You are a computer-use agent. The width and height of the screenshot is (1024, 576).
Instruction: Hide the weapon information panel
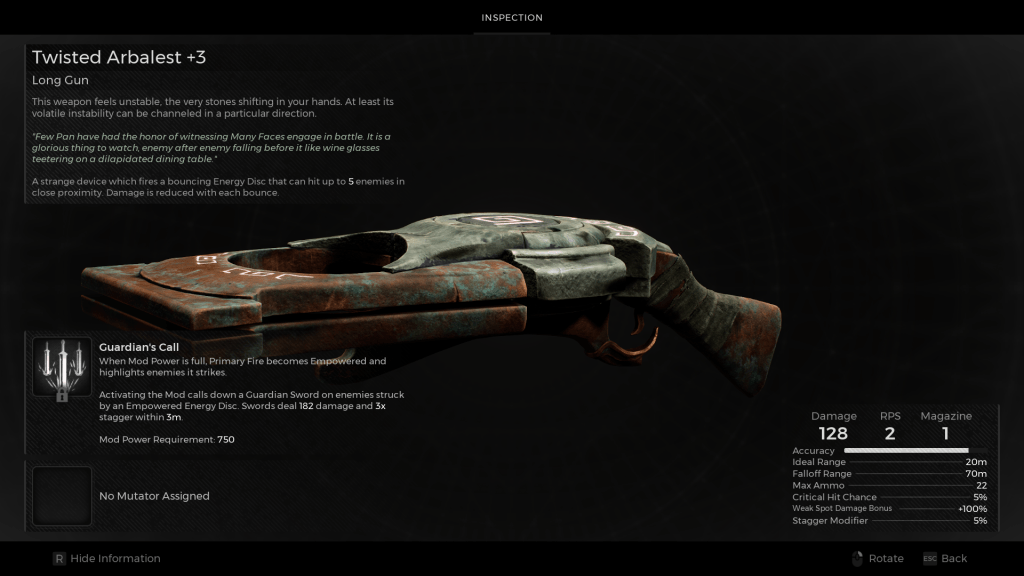click(x=106, y=558)
